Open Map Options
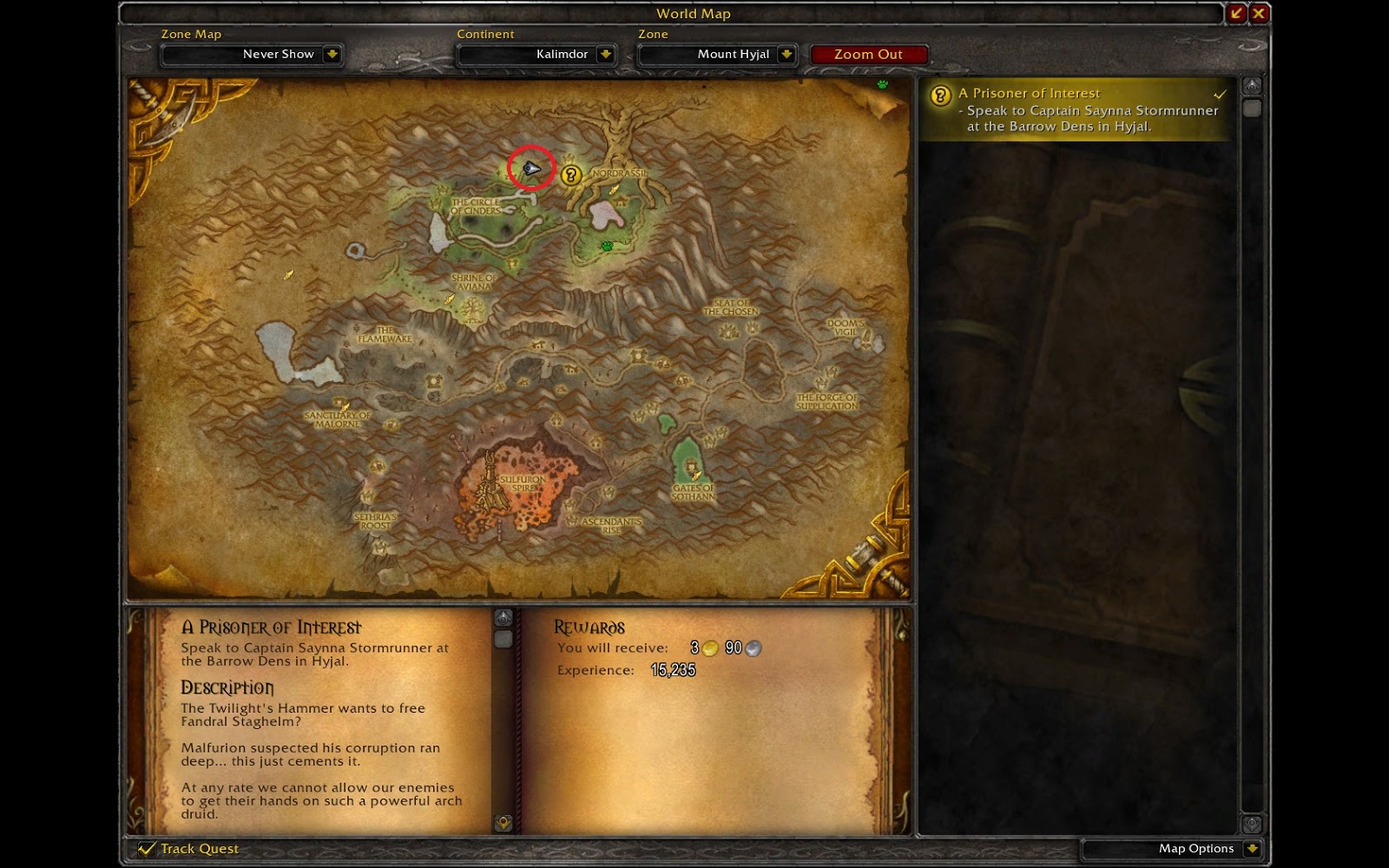Screen dimensions: 1389x868 tap(1198, 849)
